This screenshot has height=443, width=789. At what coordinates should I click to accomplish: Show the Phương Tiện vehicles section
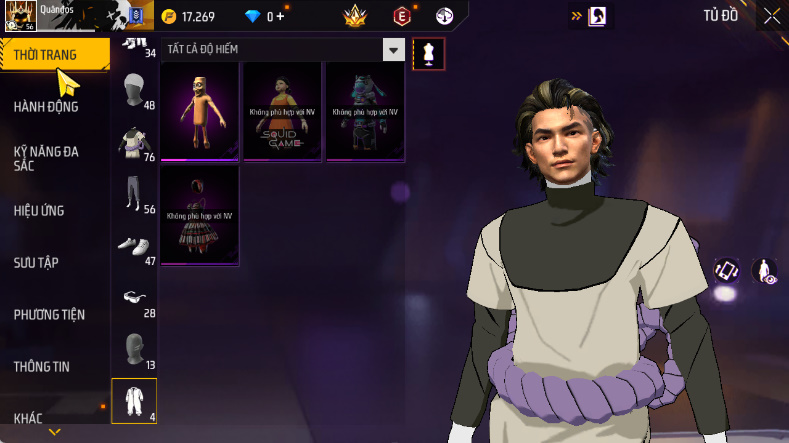click(49, 314)
